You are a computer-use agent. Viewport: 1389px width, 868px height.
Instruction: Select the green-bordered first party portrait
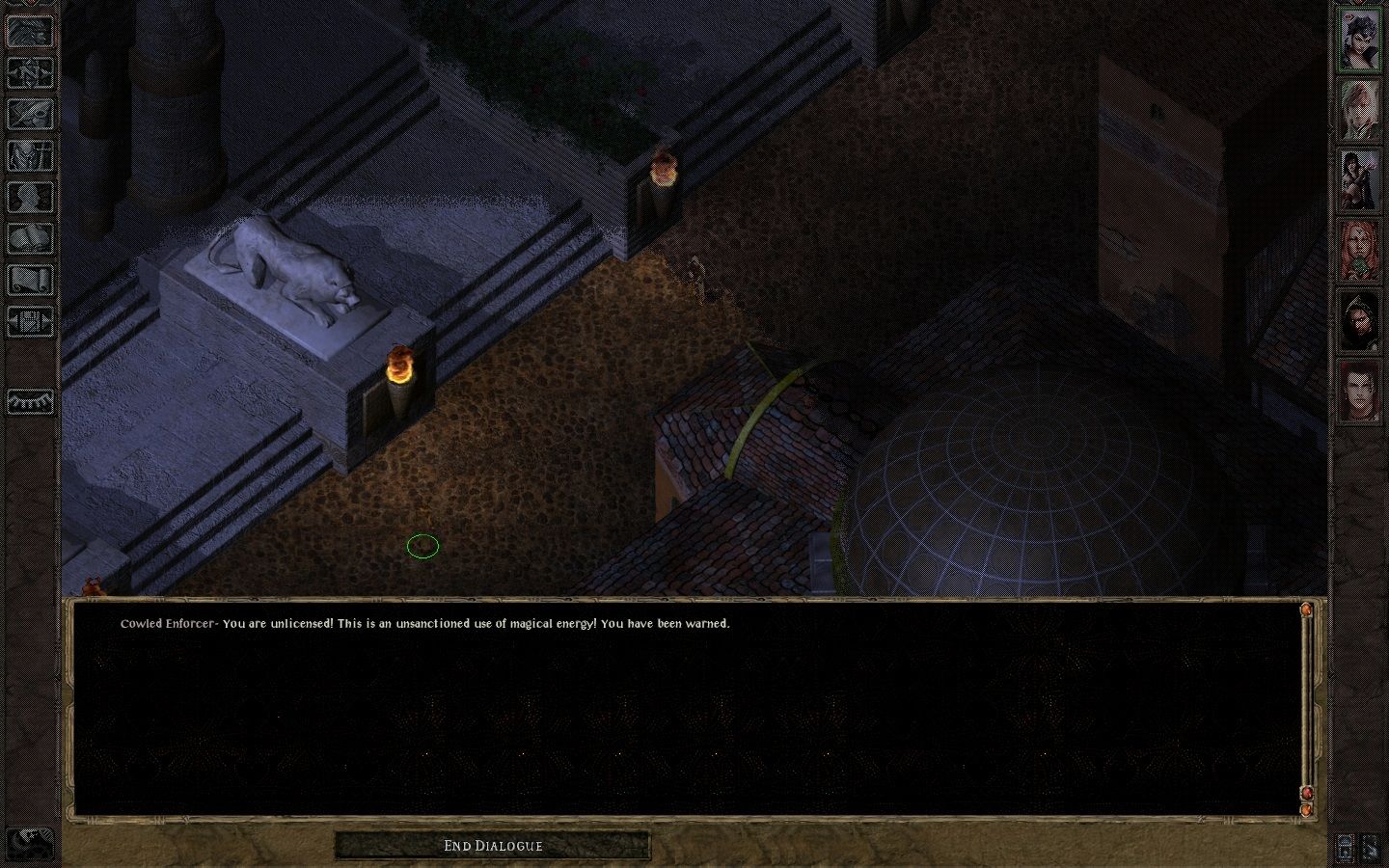tap(1358, 41)
